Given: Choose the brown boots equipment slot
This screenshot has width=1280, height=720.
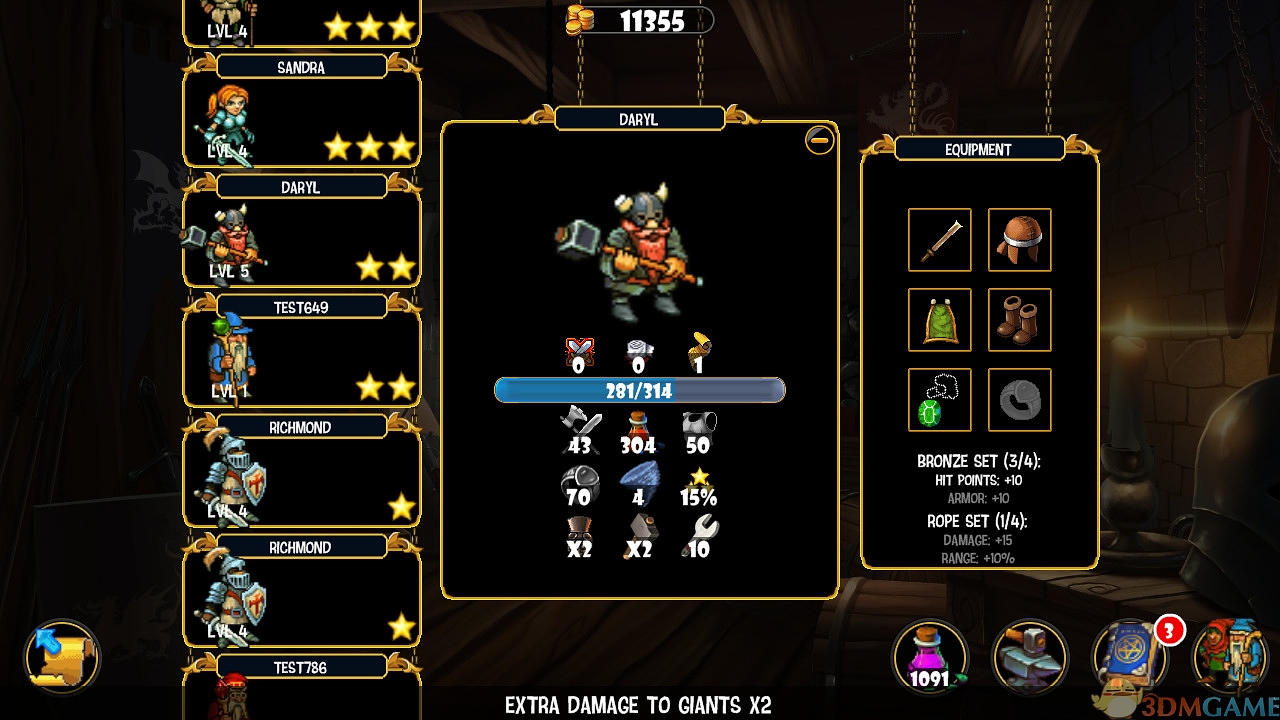Looking at the screenshot, I should click(1019, 320).
